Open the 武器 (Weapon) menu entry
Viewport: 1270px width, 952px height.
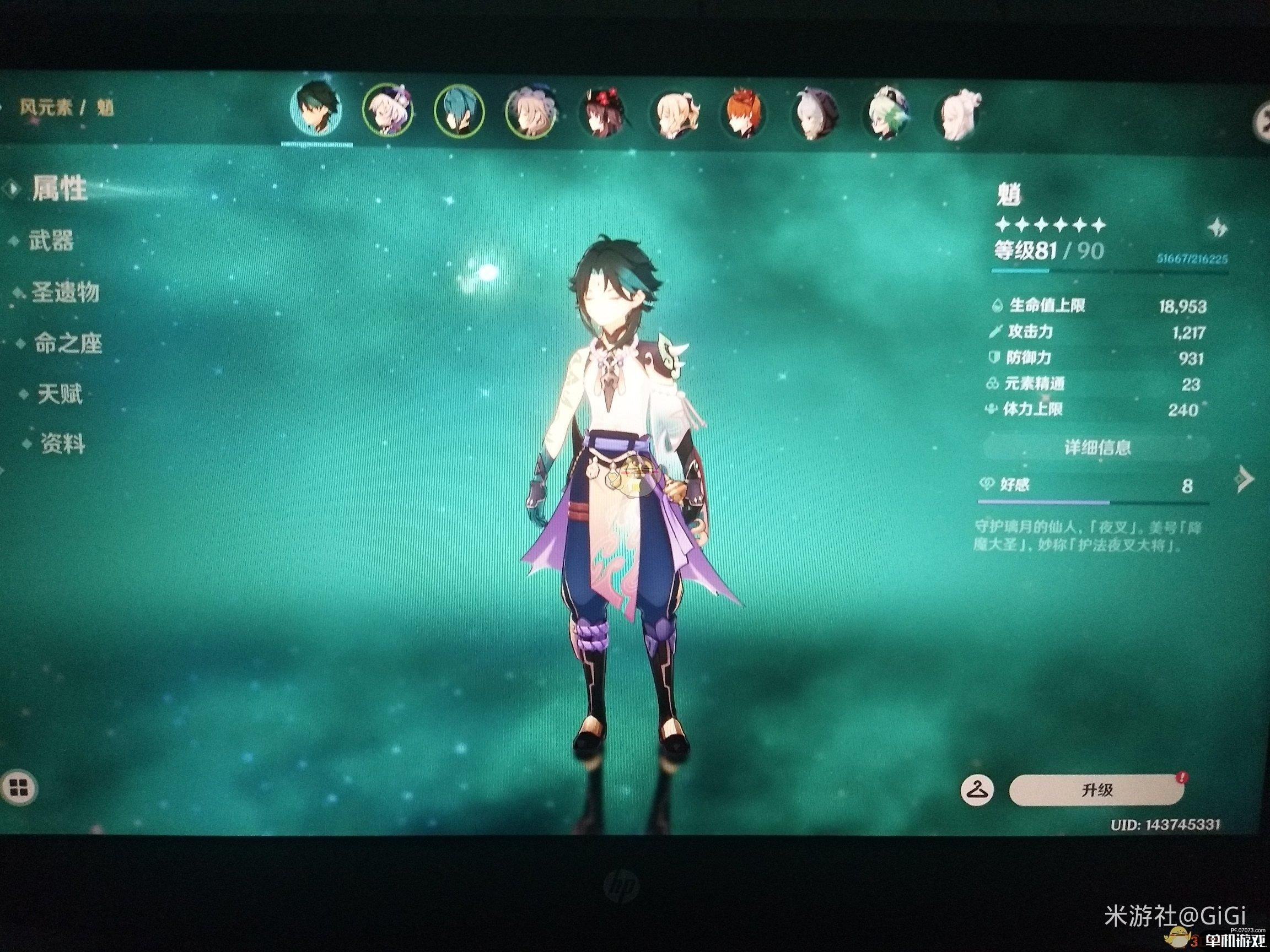coord(51,242)
